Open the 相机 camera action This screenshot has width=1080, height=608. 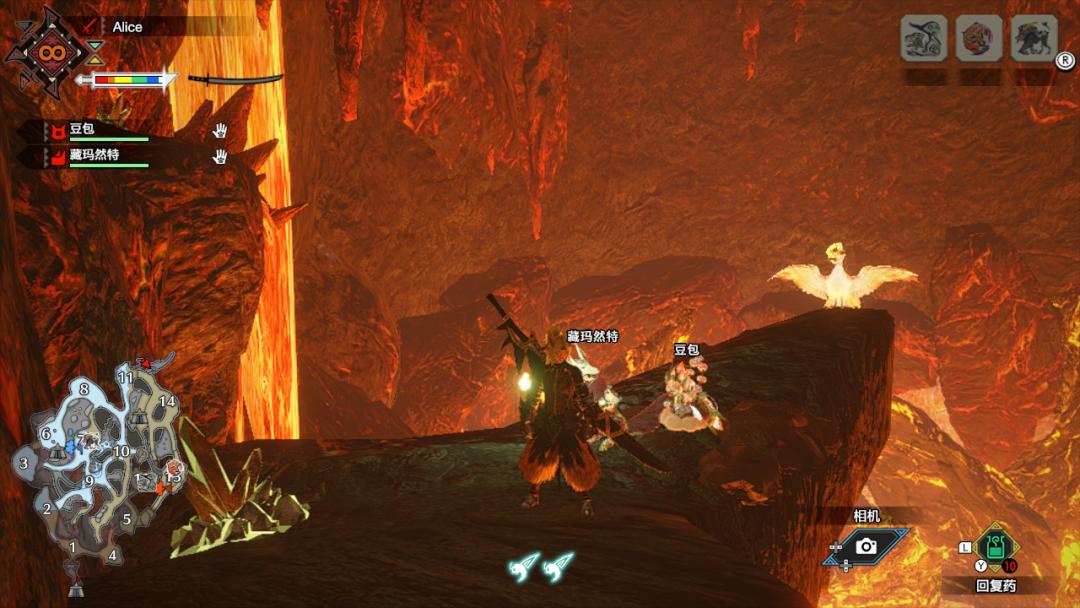pos(866,545)
